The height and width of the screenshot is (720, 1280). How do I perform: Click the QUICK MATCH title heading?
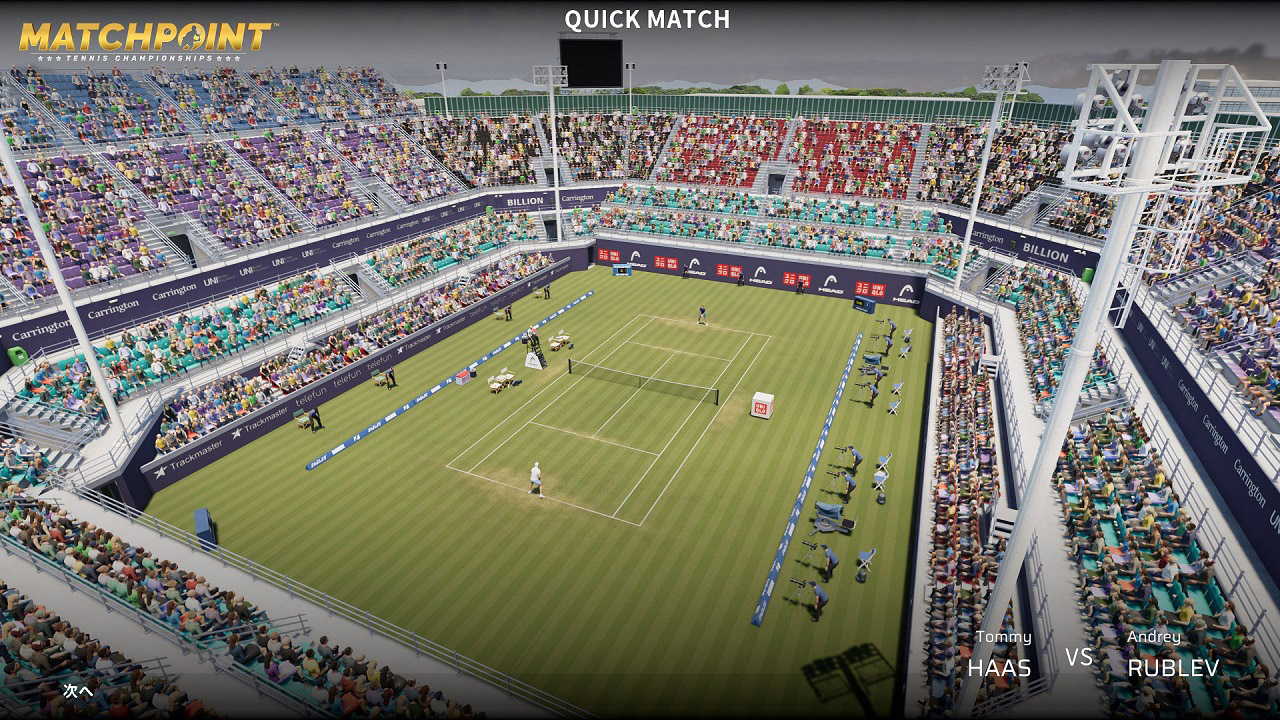(x=646, y=19)
